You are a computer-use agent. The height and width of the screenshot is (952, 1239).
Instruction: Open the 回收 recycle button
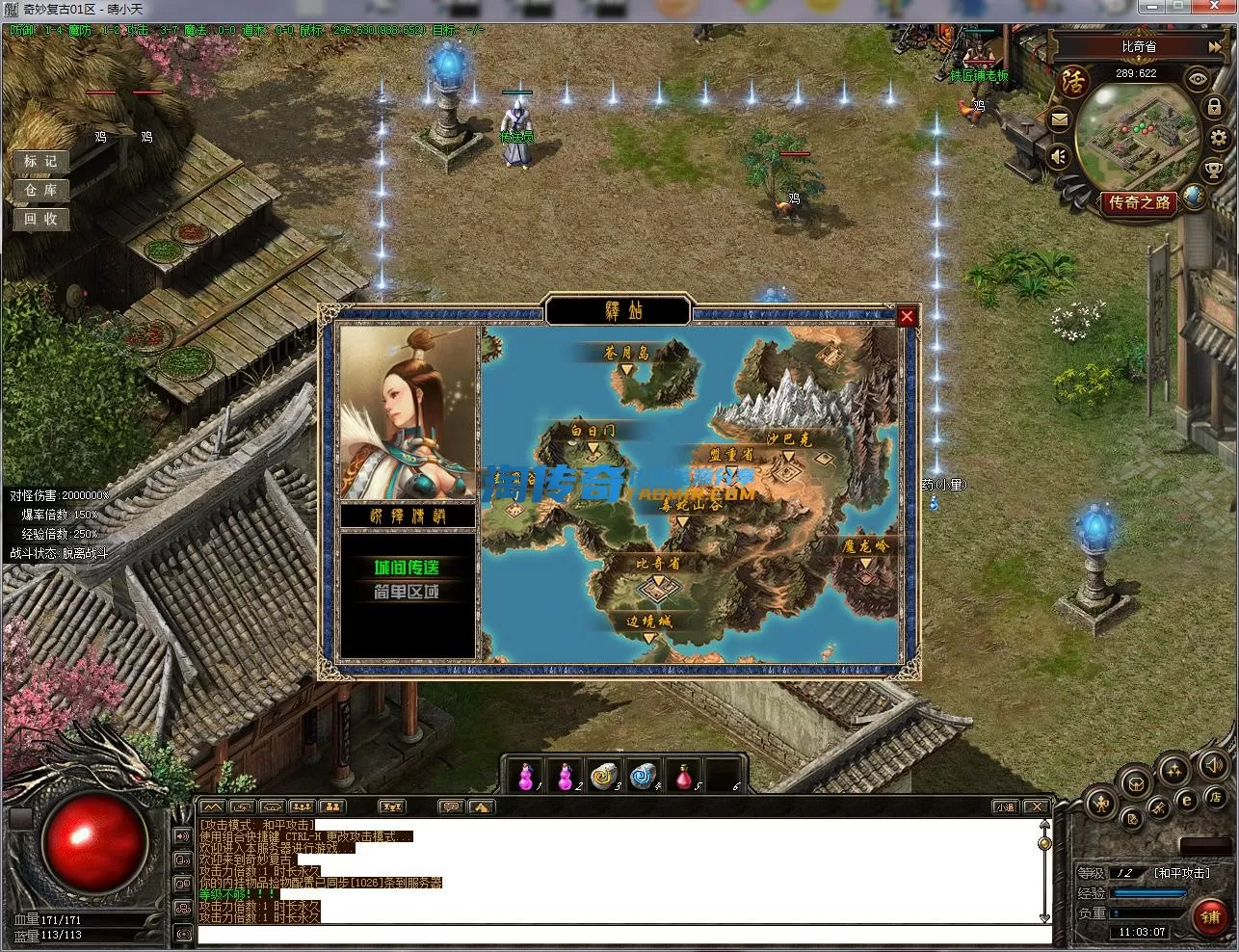click(40, 219)
